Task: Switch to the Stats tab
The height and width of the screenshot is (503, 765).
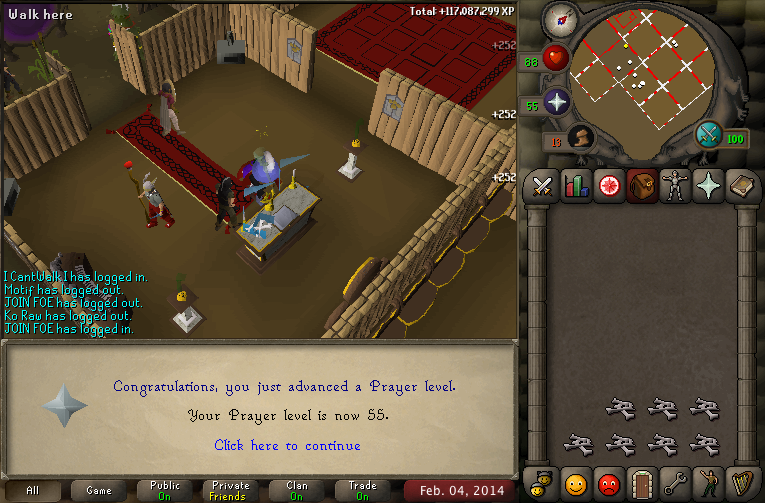Action: [576, 186]
